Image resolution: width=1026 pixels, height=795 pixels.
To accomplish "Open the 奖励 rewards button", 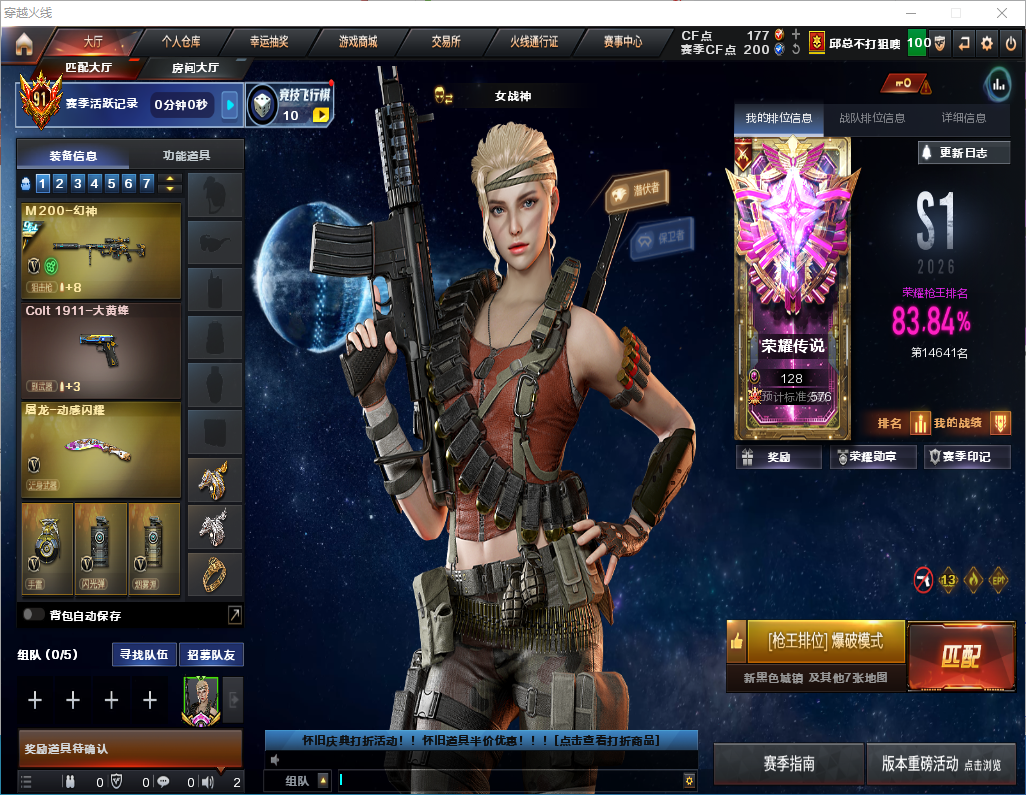I will pos(779,457).
